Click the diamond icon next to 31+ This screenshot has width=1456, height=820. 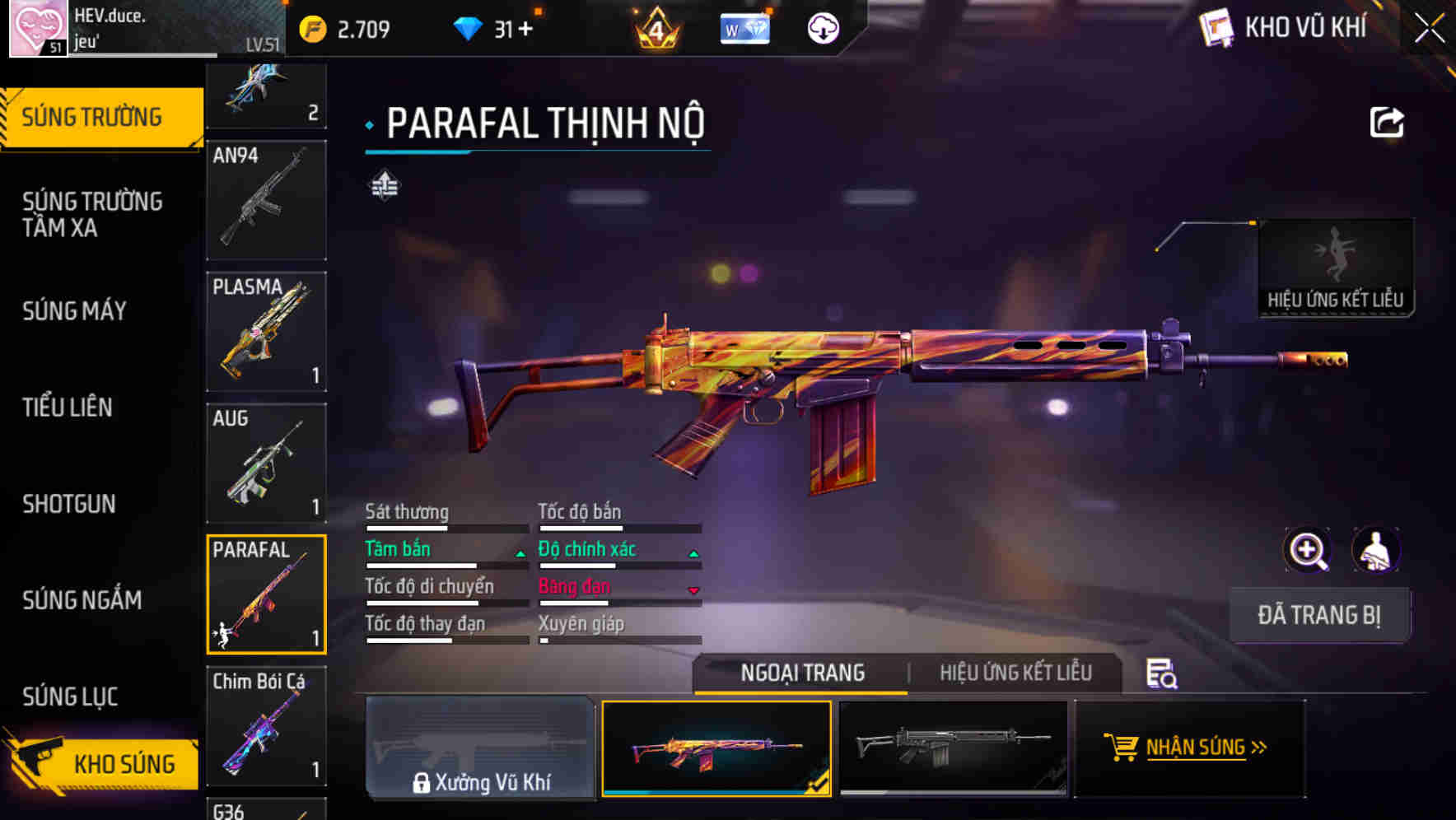469,26
